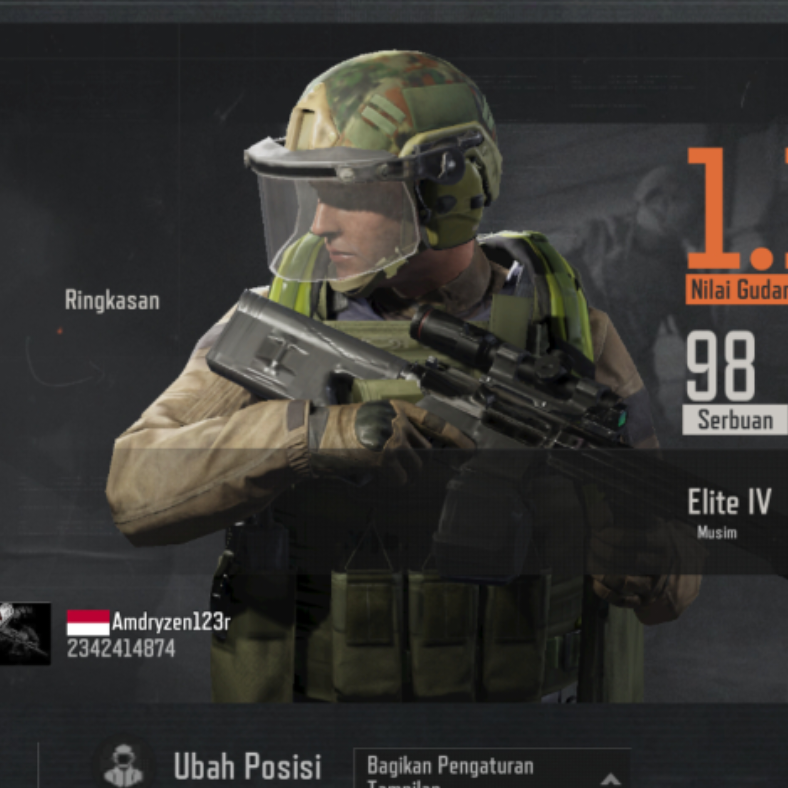Open the Ringkasan summary section
Image resolution: width=788 pixels, height=788 pixels.
pyautogui.click(x=112, y=300)
